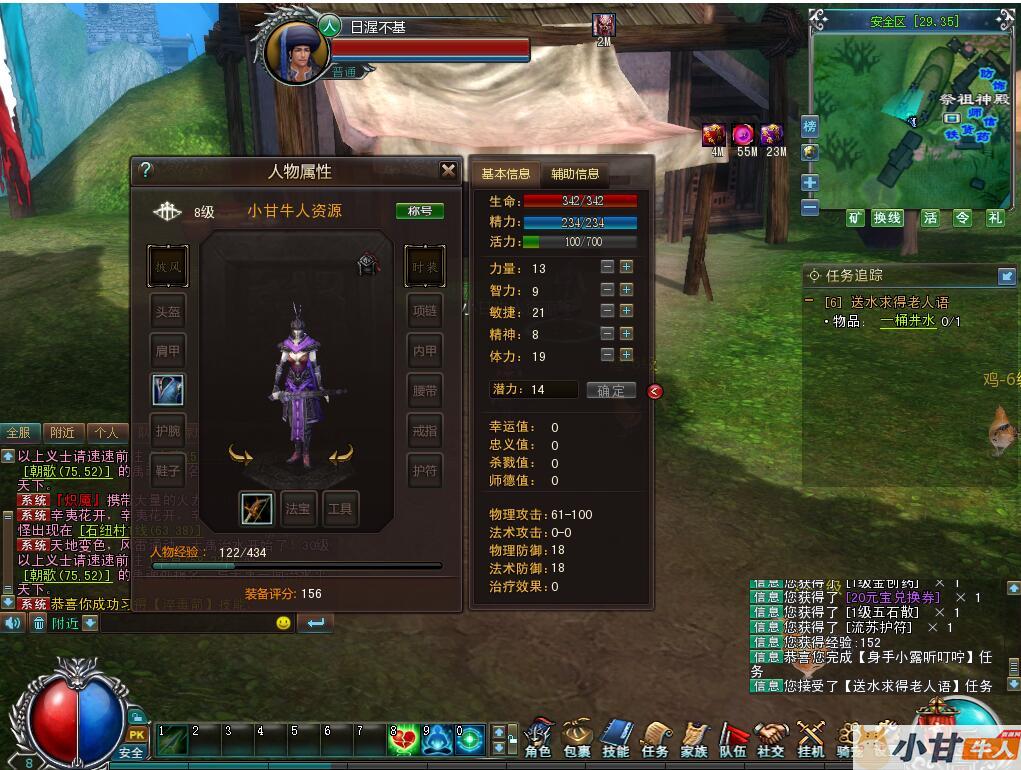The image size is (1021, 770).
Task: Open the 技能 skills menu
Action: pyautogui.click(x=615, y=738)
